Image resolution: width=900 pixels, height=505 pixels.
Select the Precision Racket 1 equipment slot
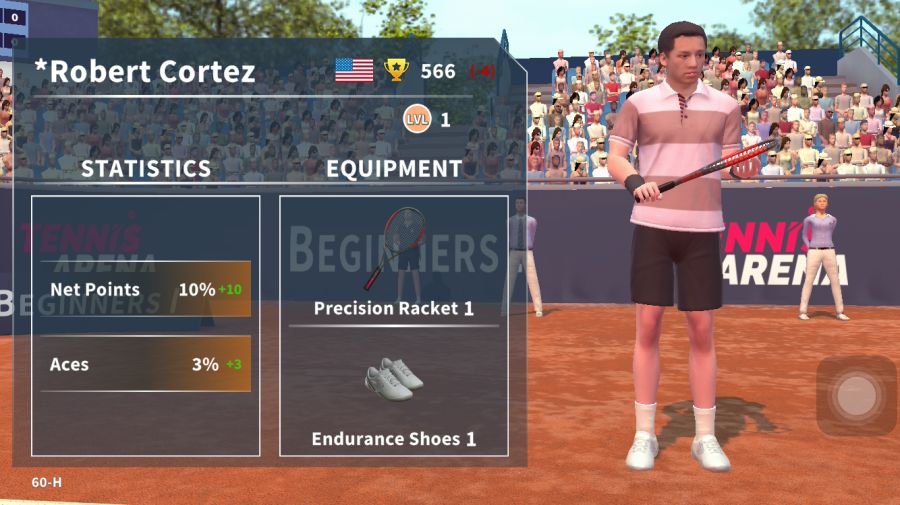[393, 262]
